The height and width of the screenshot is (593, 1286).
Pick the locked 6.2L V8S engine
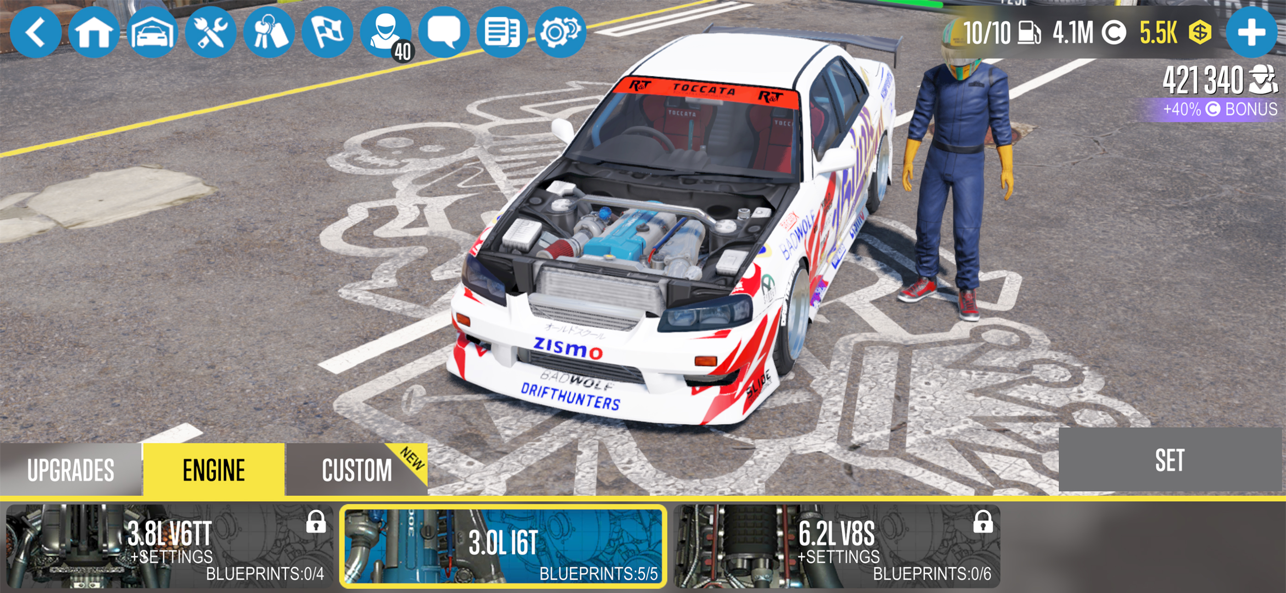click(x=836, y=546)
